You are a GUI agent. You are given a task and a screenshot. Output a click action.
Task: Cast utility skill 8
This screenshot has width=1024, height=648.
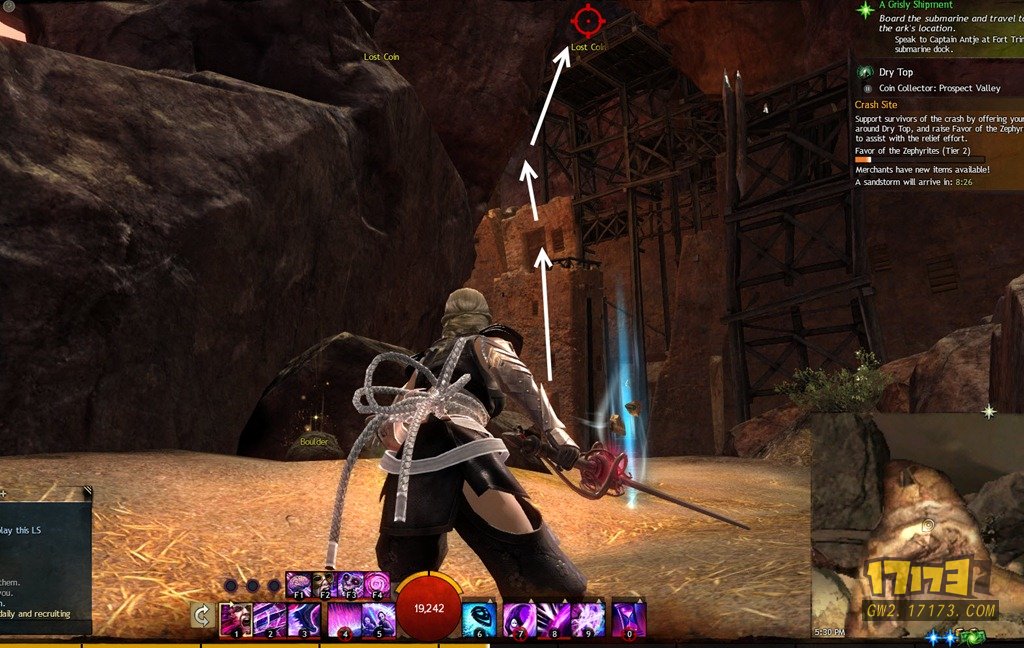[x=553, y=619]
